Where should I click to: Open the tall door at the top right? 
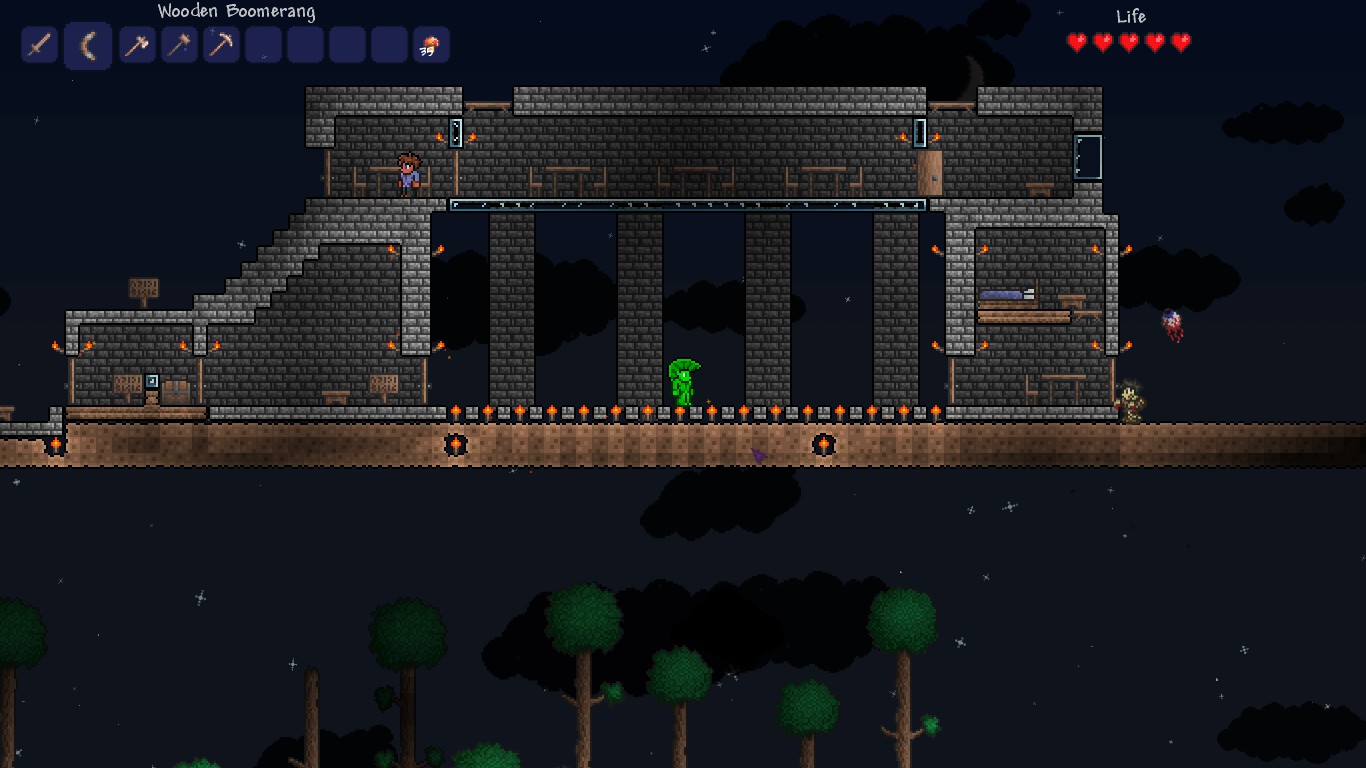(x=1087, y=158)
